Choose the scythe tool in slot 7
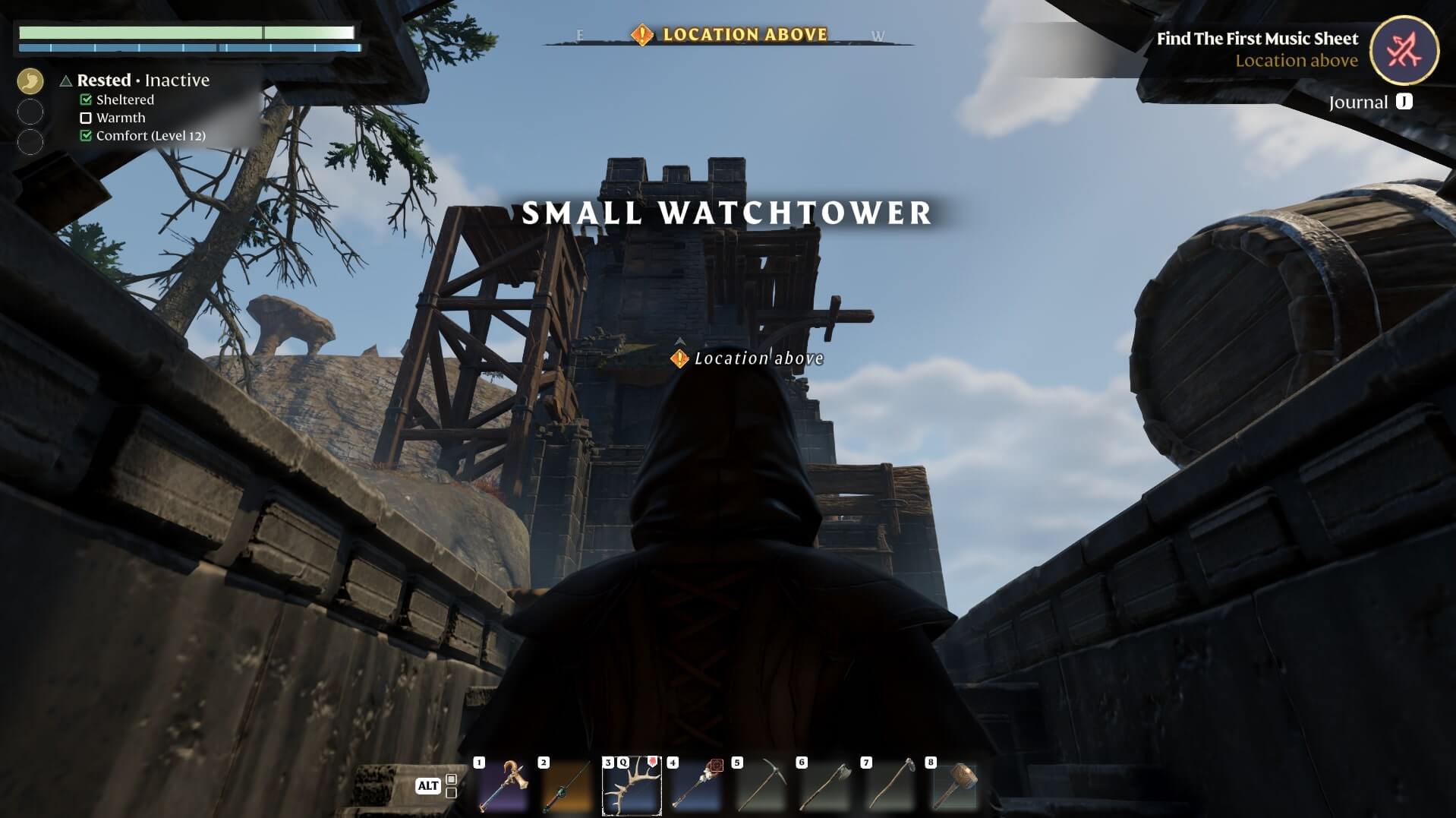1456x818 pixels. click(x=890, y=786)
